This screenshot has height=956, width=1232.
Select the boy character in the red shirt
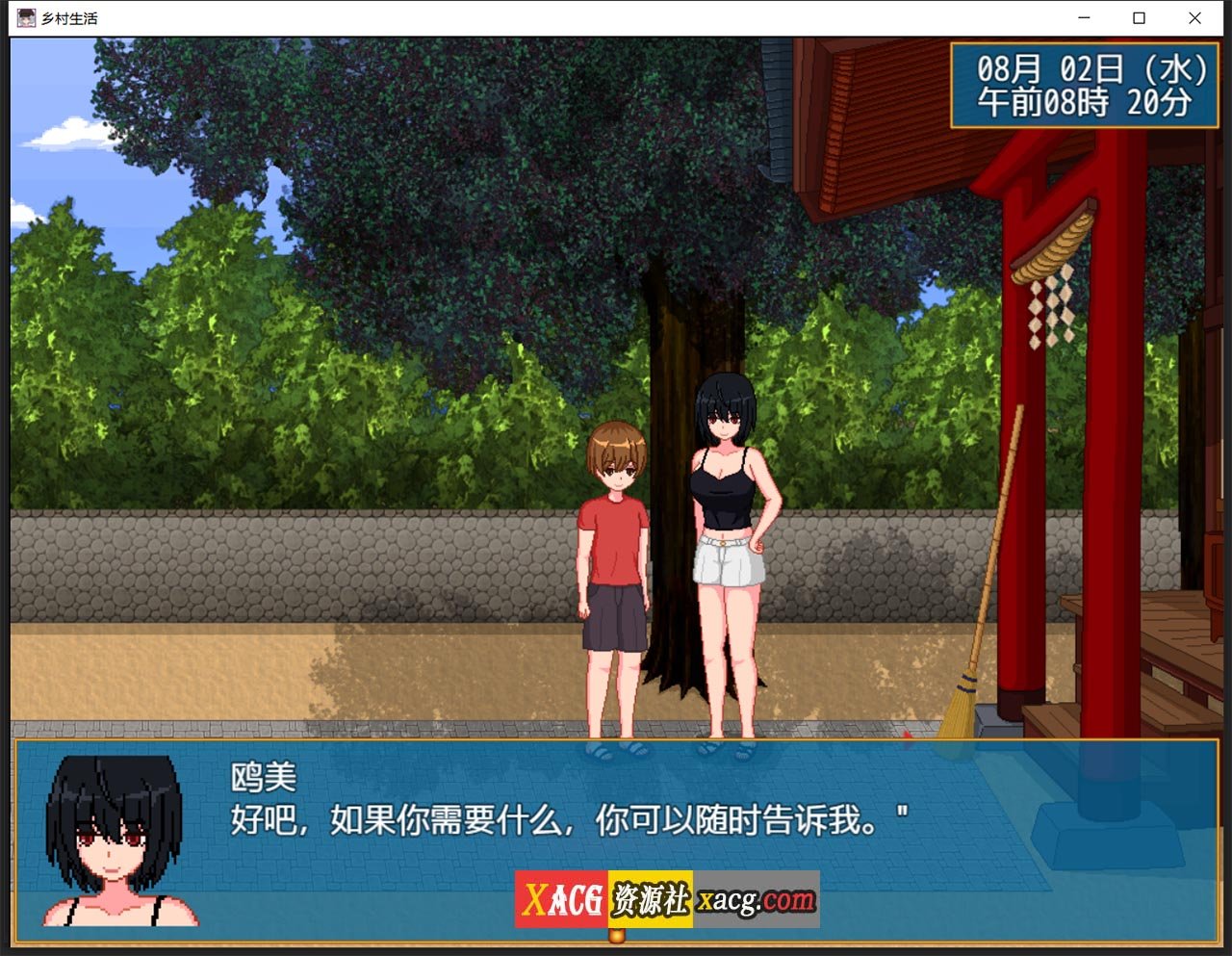click(612, 549)
